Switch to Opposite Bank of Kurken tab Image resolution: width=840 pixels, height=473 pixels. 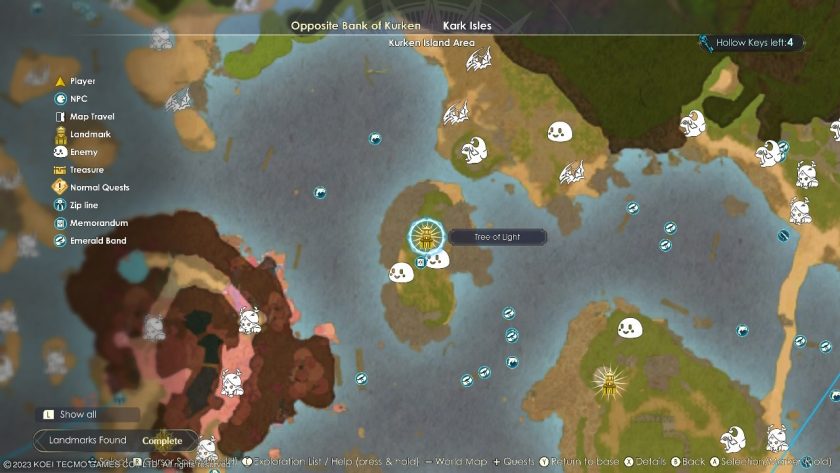pos(350,25)
